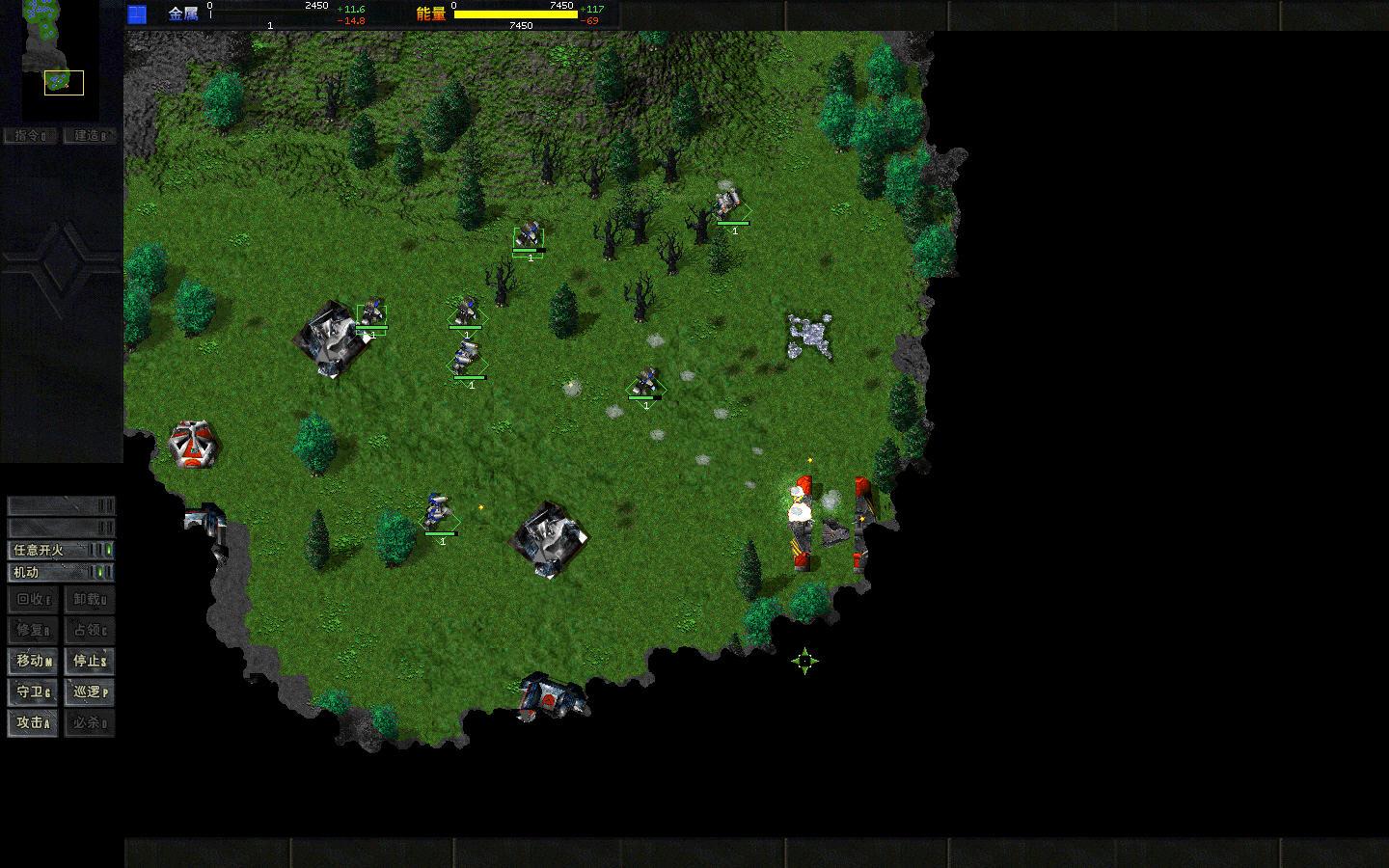Click the 卸载 (Unload) button

[90, 599]
